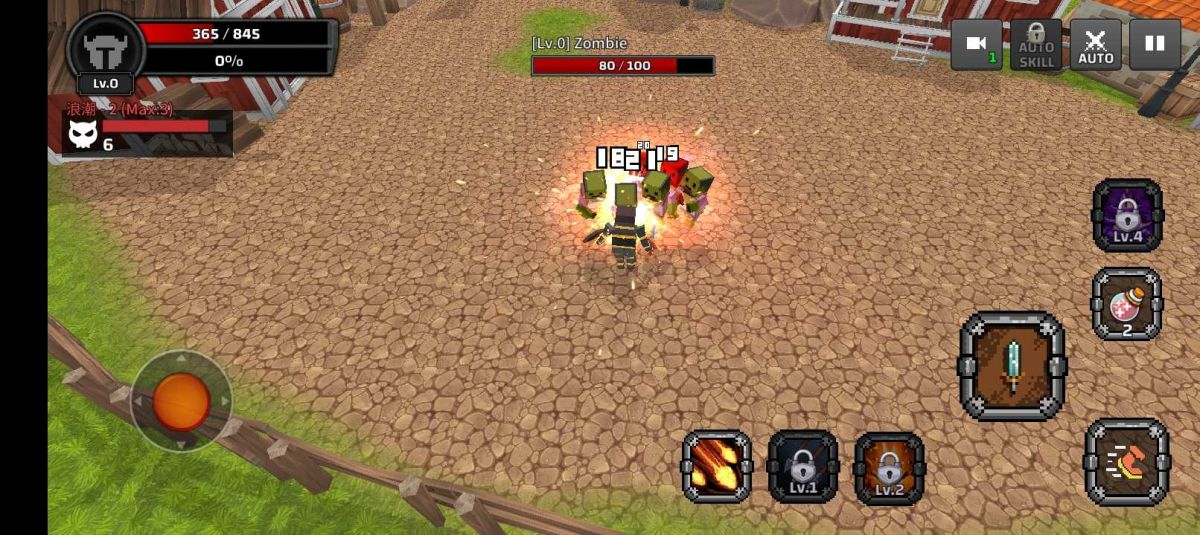
Task: Attack with the sword button
Action: tap(1012, 366)
